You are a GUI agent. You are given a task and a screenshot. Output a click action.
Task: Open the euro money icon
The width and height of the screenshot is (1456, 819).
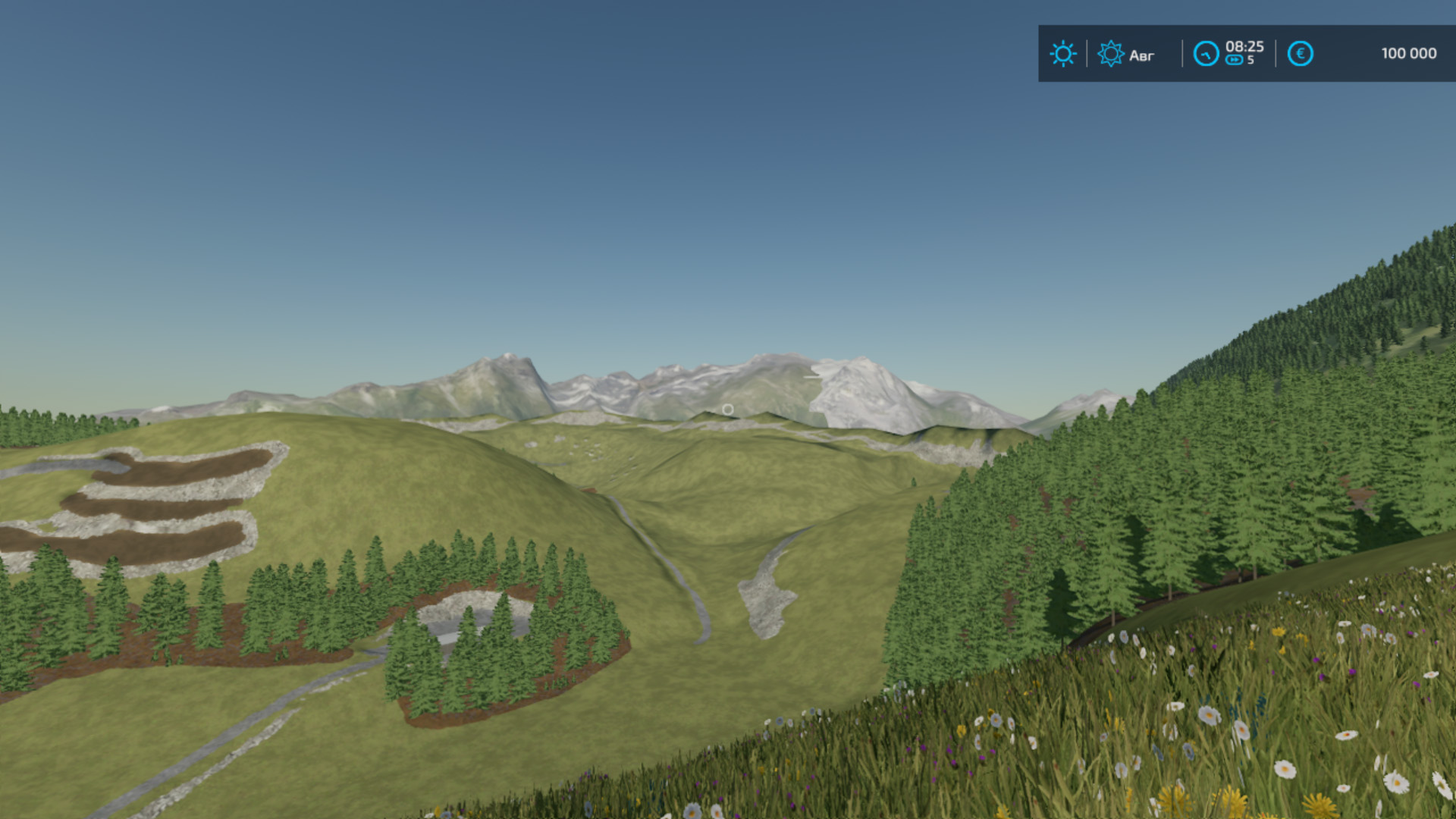coord(1300,54)
